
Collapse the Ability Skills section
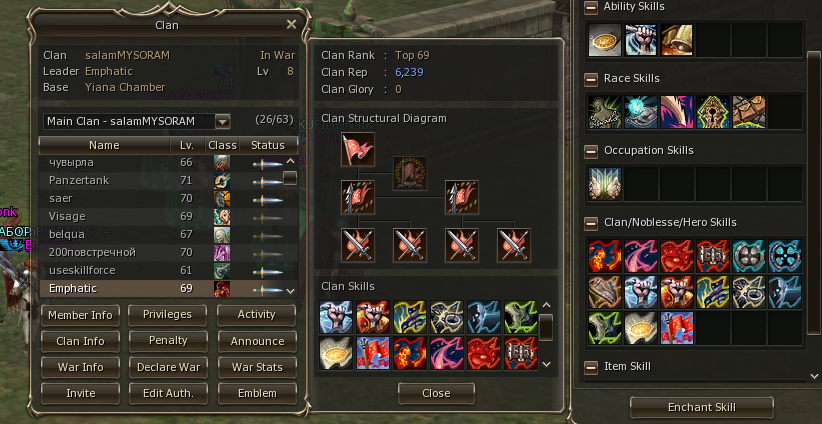[591, 7]
